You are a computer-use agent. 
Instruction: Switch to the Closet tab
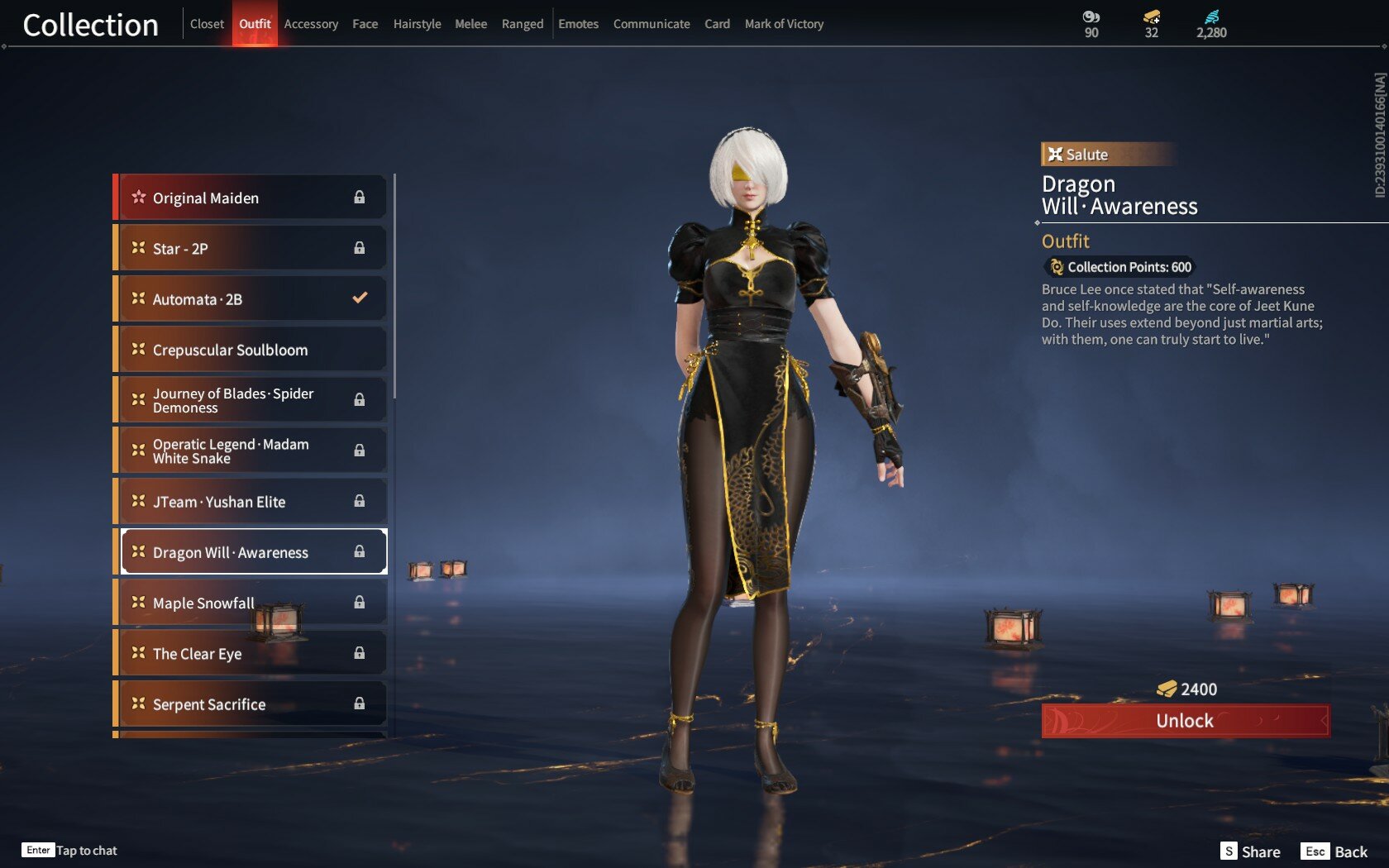pyautogui.click(x=207, y=24)
